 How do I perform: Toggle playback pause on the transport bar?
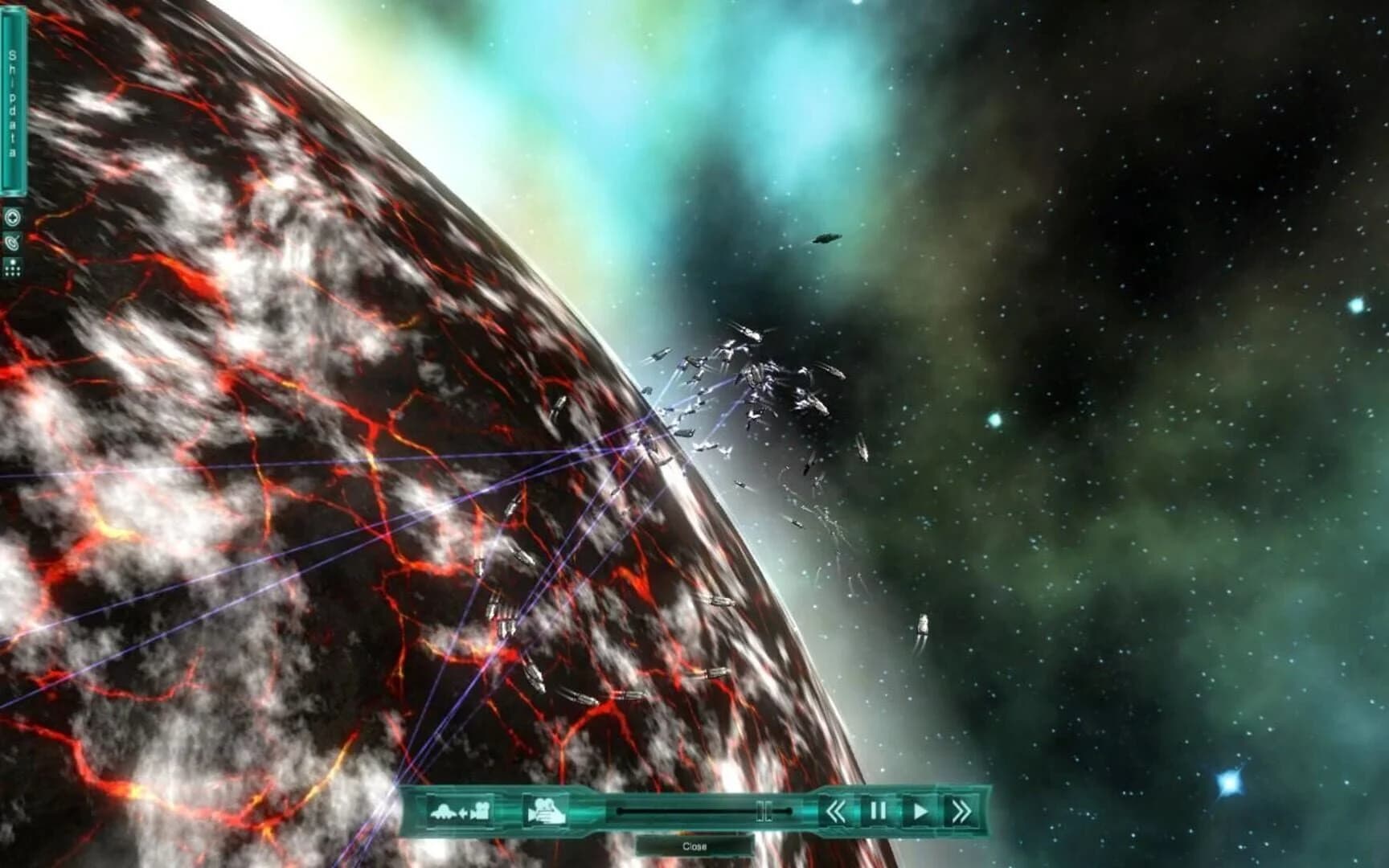[x=877, y=810]
